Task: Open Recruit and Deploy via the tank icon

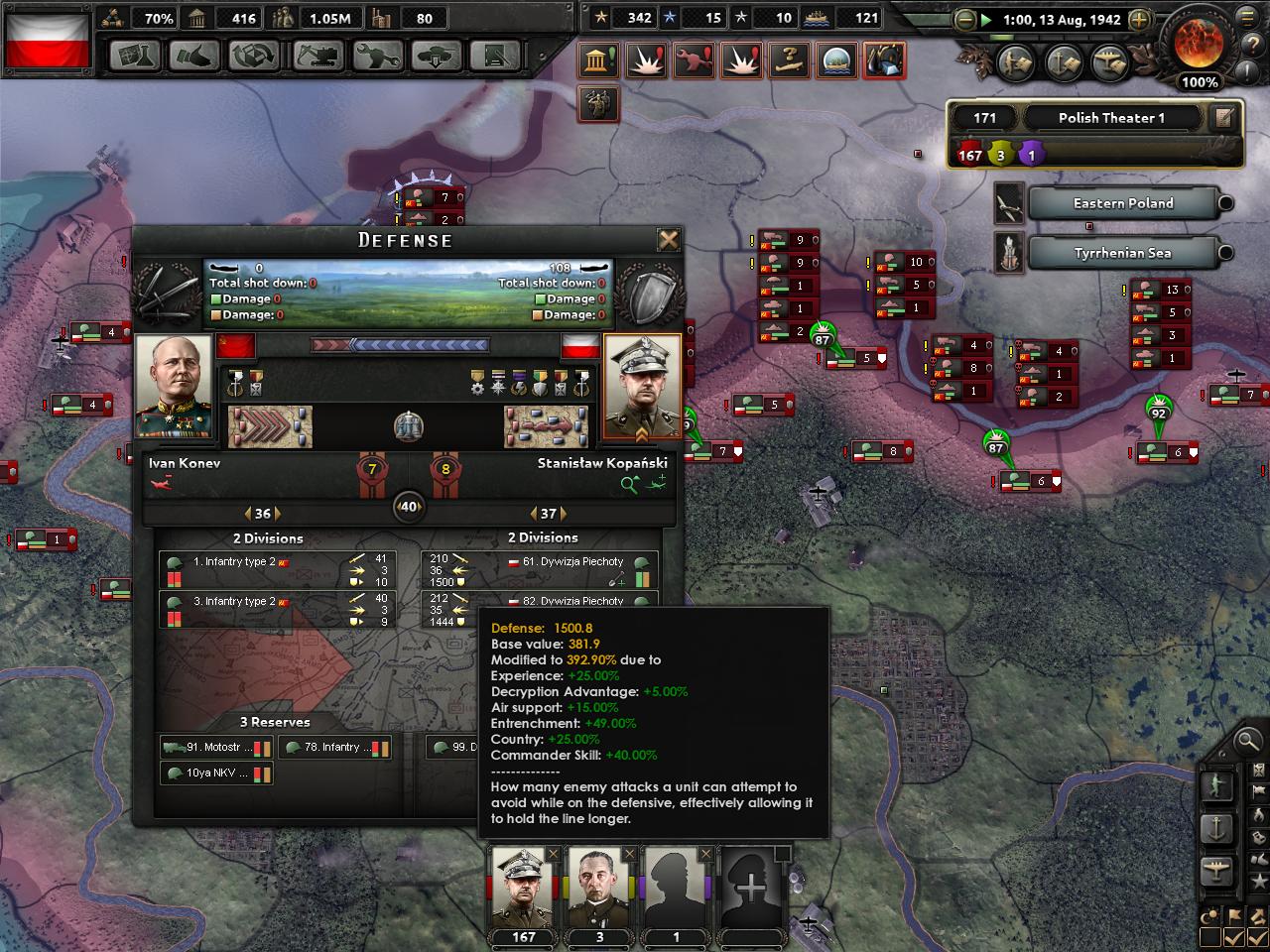Action: tap(437, 57)
